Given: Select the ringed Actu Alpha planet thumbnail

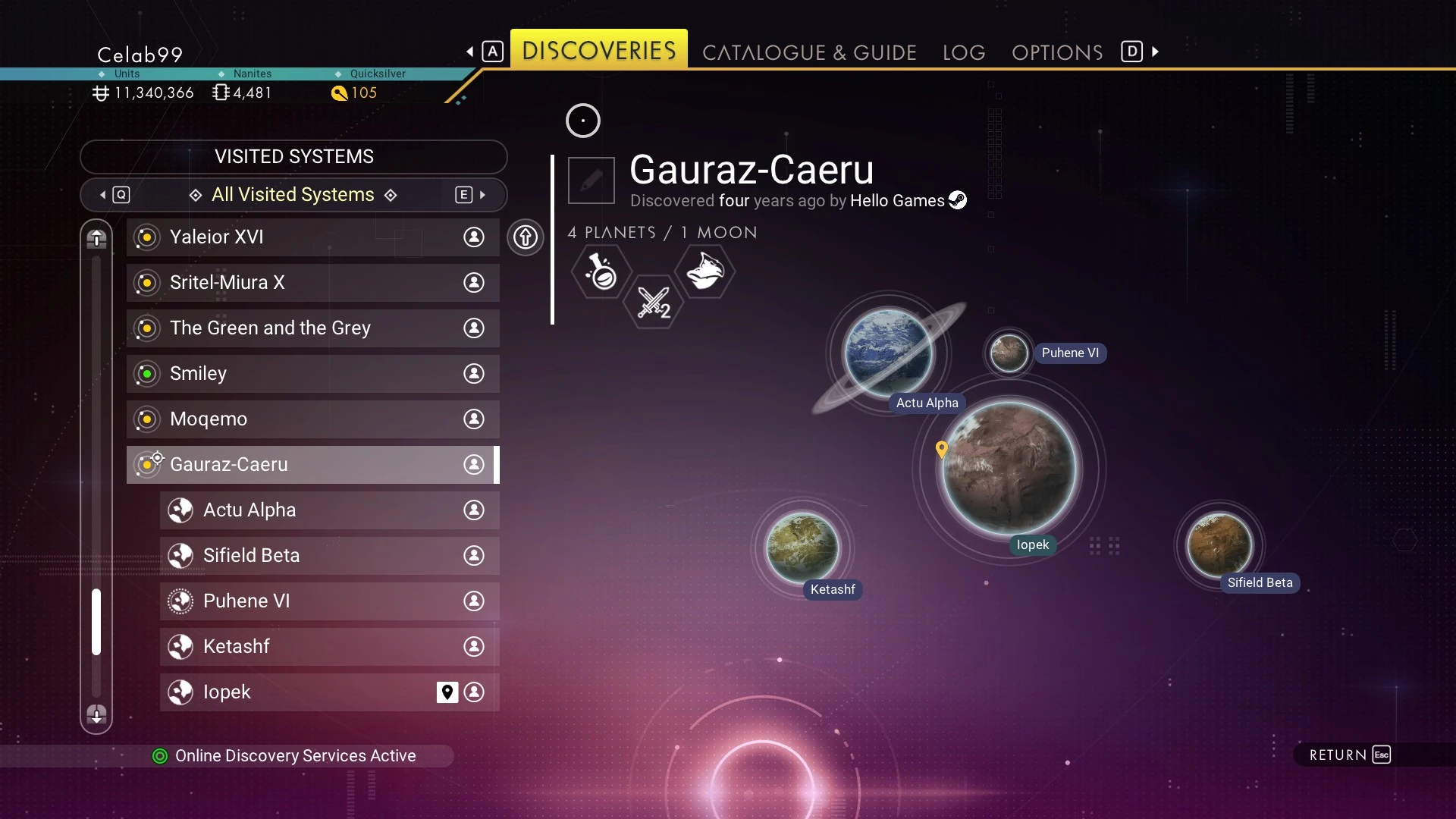Looking at the screenshot, I should coord(888,353).
